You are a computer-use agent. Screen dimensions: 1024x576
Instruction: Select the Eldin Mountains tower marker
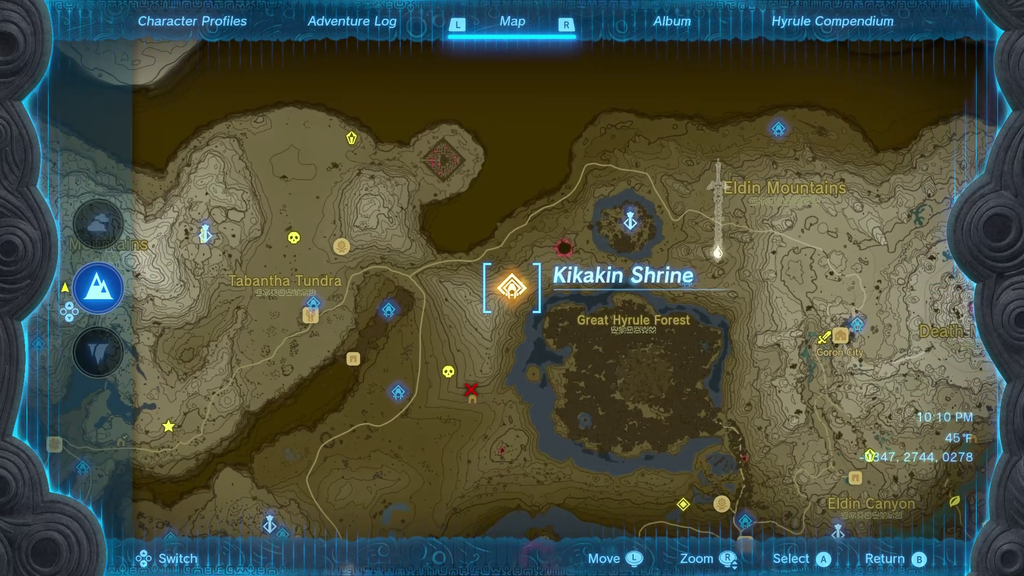(716, 252)
